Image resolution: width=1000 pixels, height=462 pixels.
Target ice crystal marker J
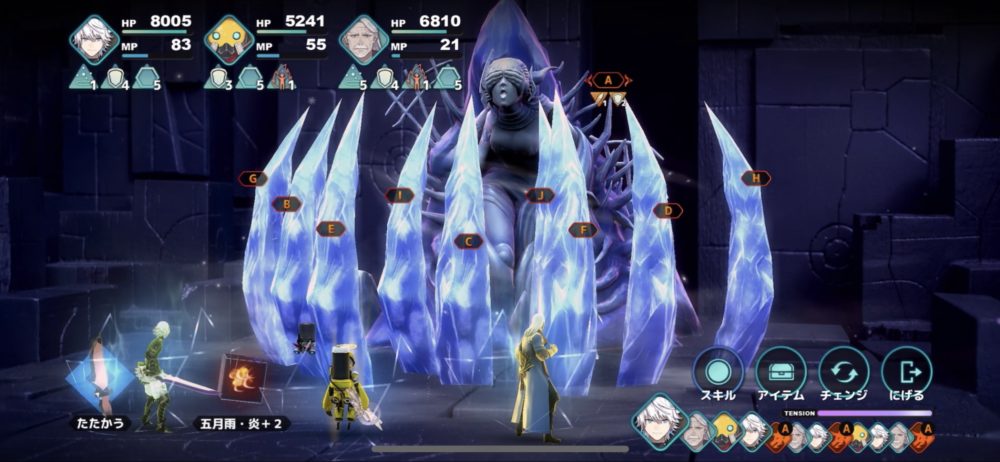click(540, 195)
